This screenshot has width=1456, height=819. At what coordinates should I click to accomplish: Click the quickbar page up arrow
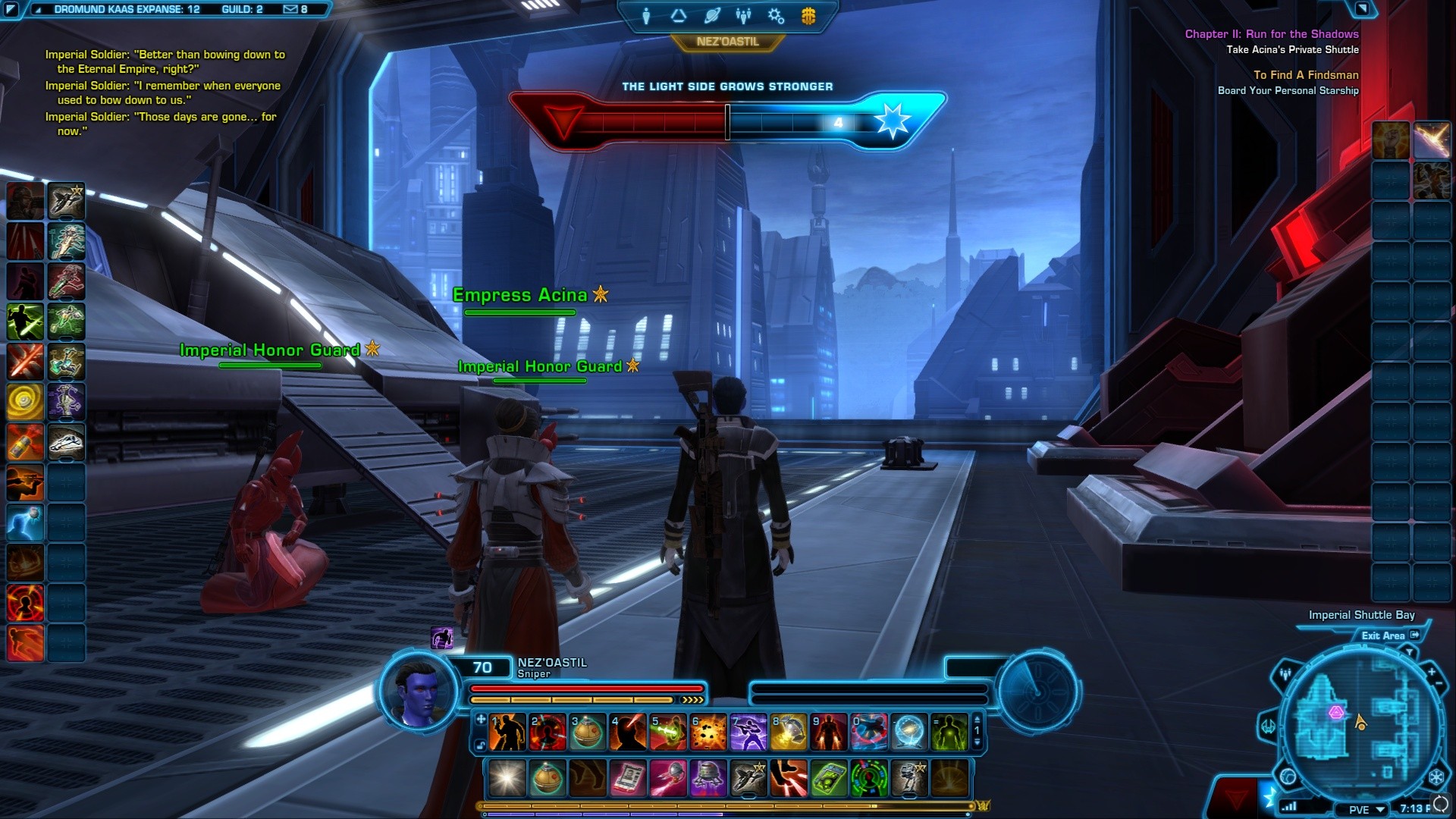click(x=977, y=718)
